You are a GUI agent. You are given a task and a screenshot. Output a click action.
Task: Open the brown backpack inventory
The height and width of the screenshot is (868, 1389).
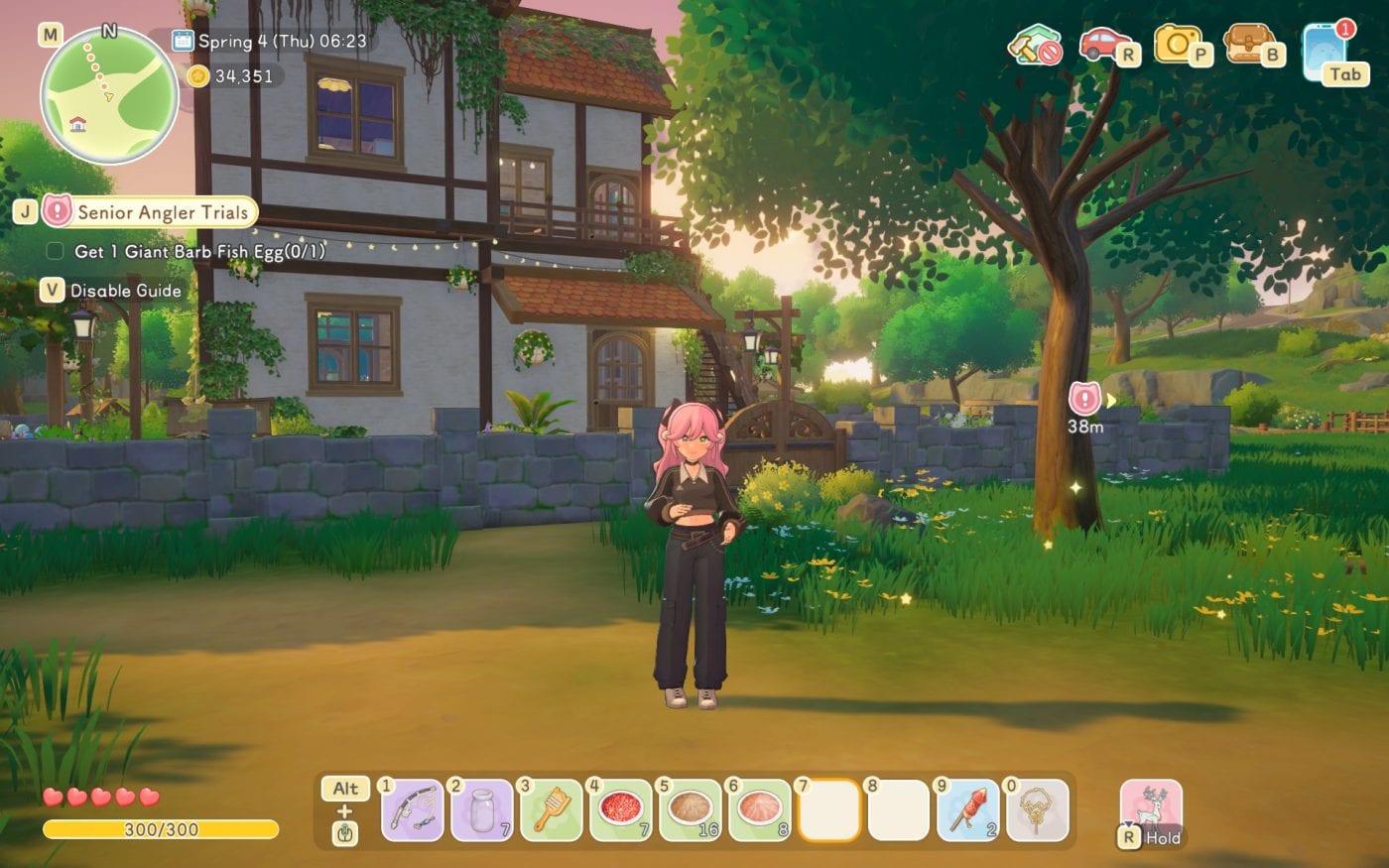click(1248, 45)
